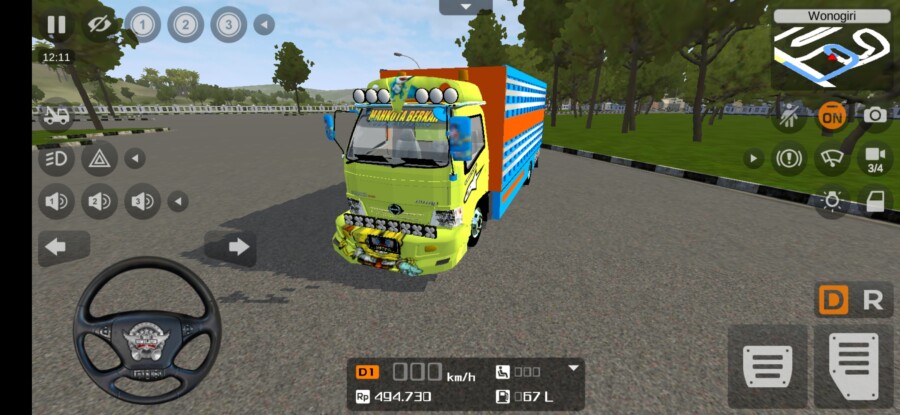Turn on the hazard warning lights
Screen dimensions: 900x415
pyautogui.click(x=100, y=158)
